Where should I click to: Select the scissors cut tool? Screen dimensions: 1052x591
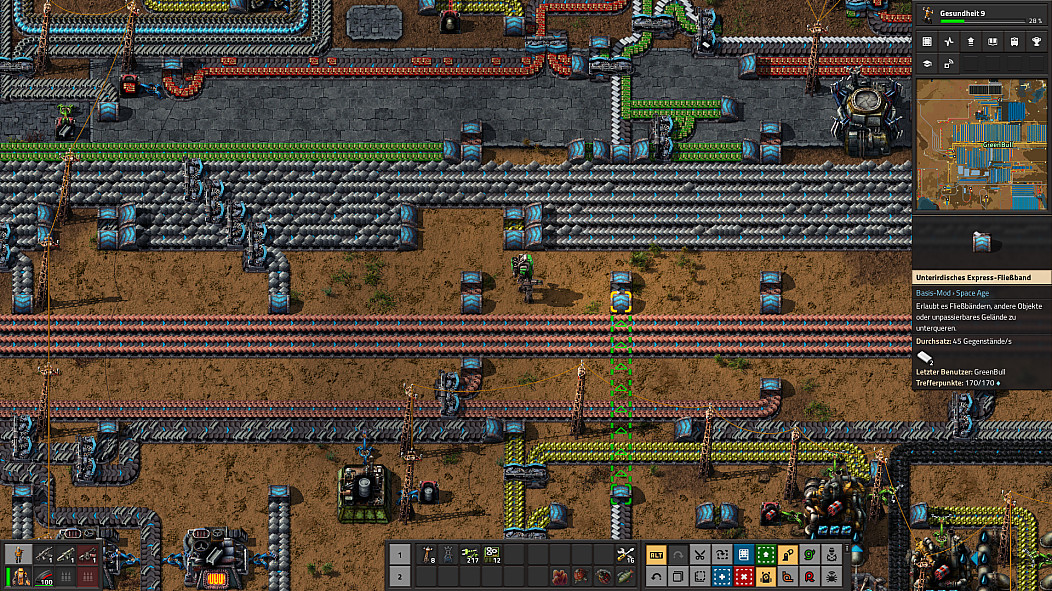(x=699, y=554)
